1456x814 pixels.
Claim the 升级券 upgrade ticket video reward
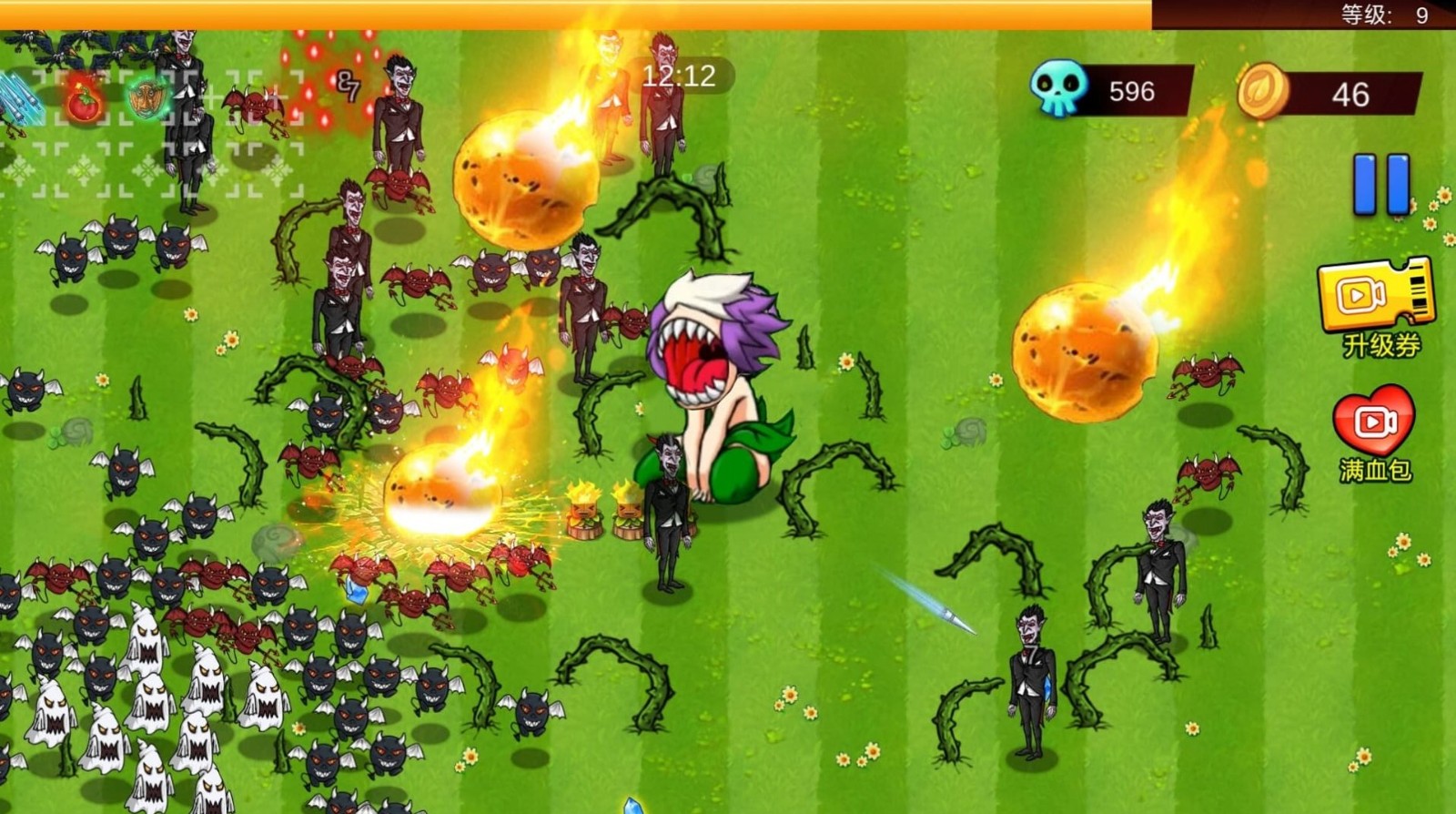(1375, 294)
